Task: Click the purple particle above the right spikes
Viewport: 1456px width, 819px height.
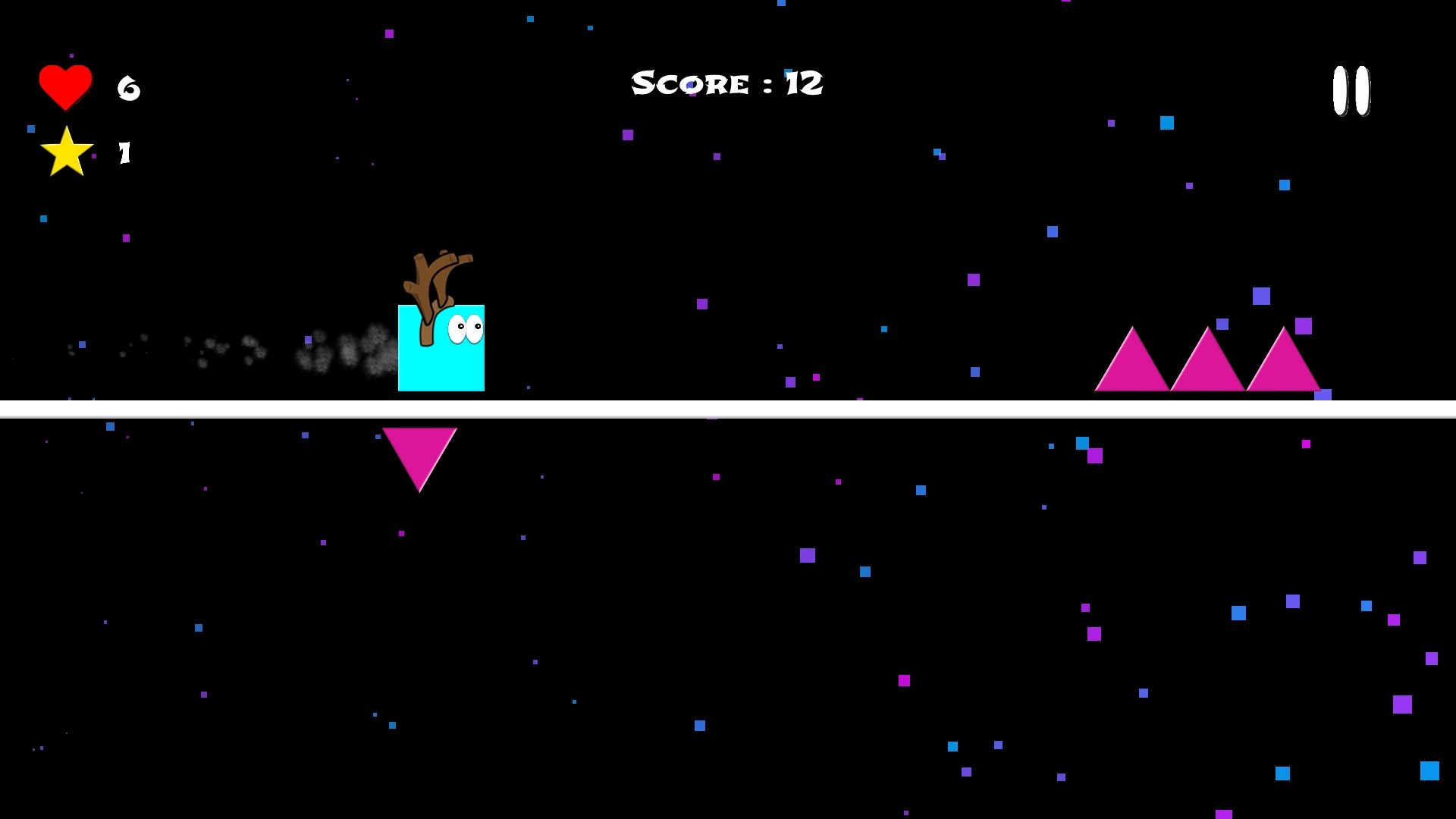Action: pos(1304,328)
